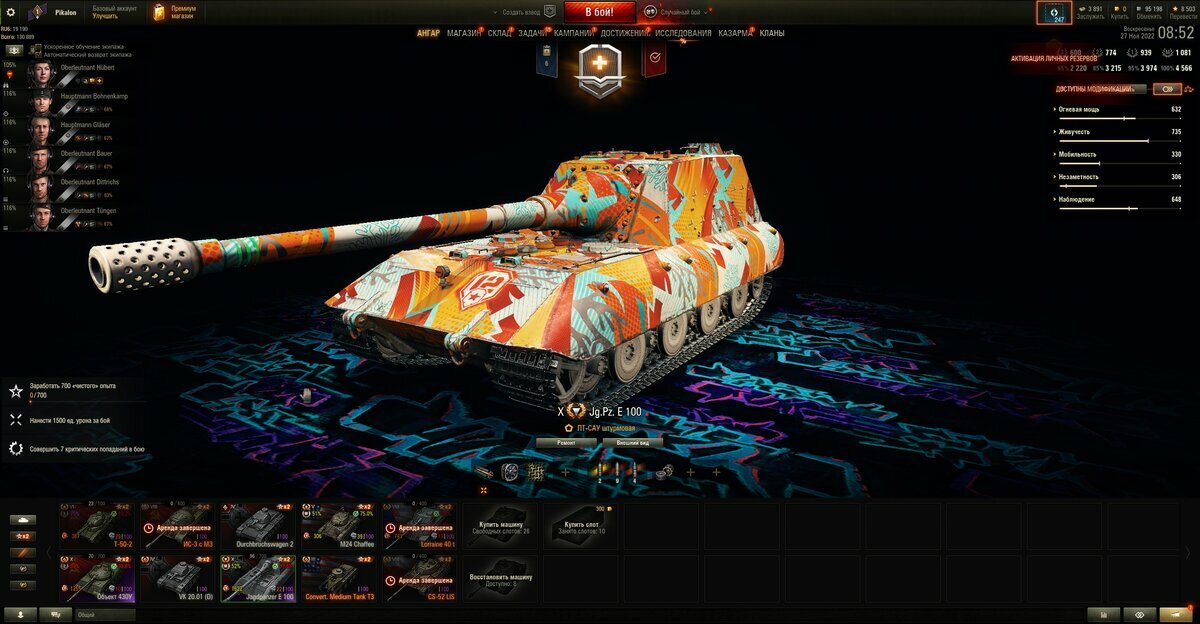Image resolution: width=1200 pixels, height=624 pixels.
Task: Open the МАГАЗИН (shop) tab
Action: tap(463, 33)
